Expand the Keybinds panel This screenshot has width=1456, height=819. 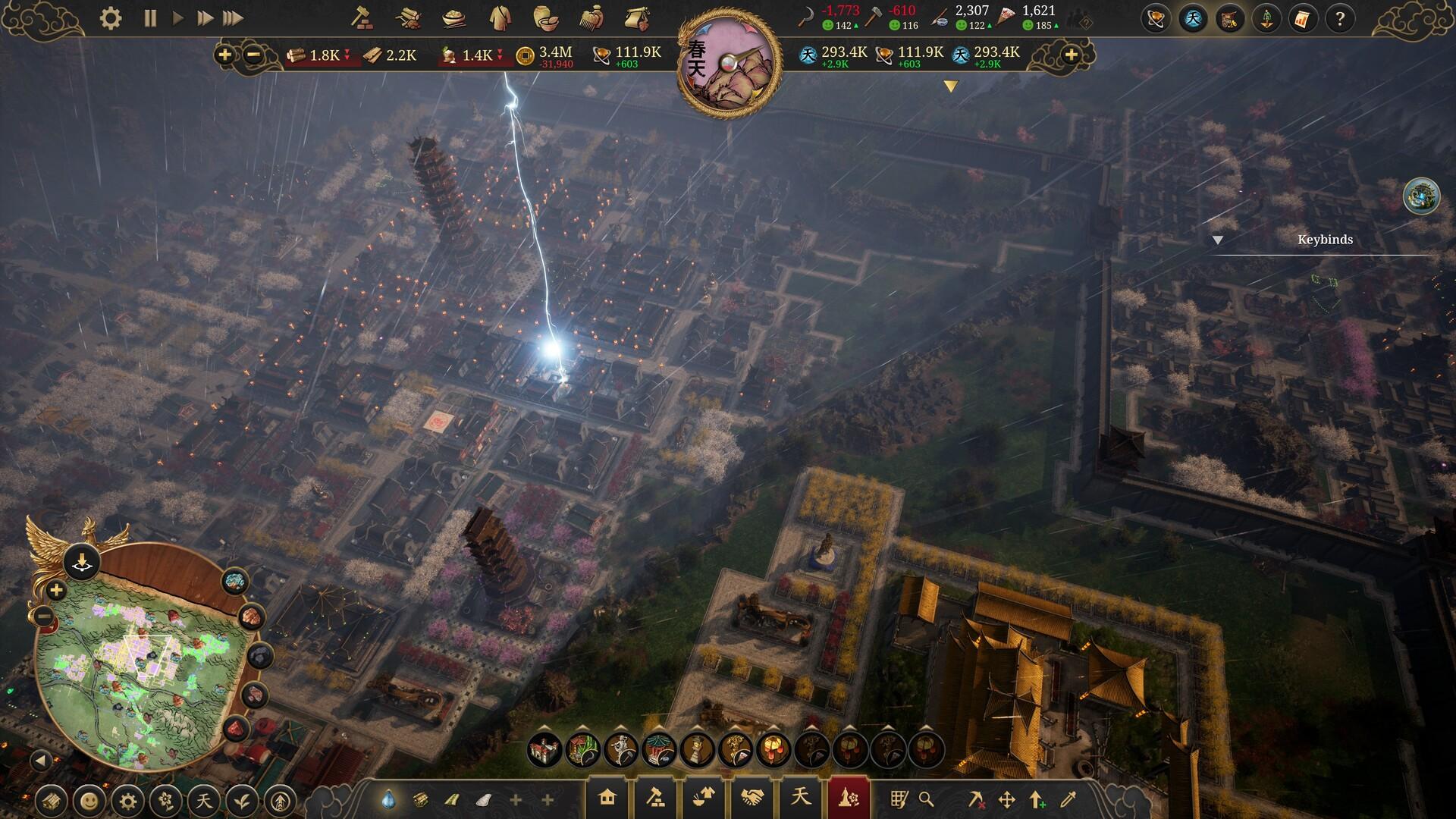click(x=1218, y=240)
